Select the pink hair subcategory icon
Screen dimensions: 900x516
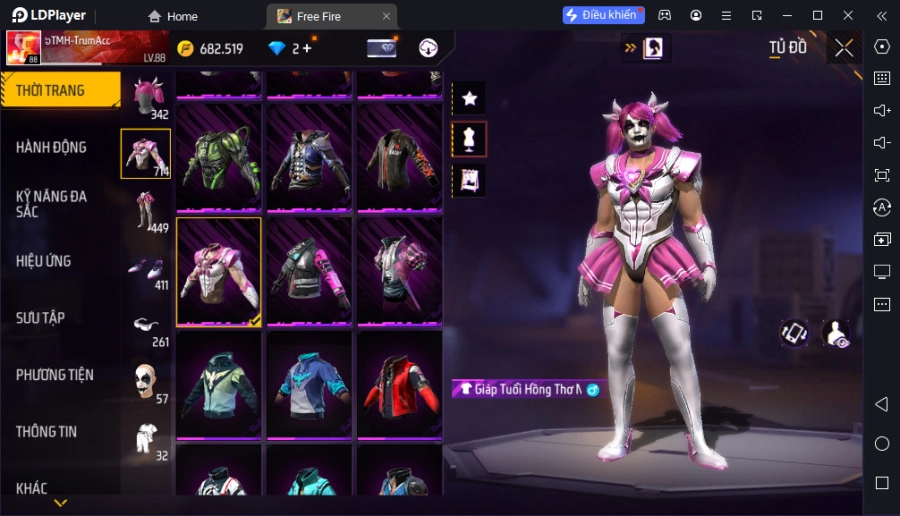pos(146,96)
